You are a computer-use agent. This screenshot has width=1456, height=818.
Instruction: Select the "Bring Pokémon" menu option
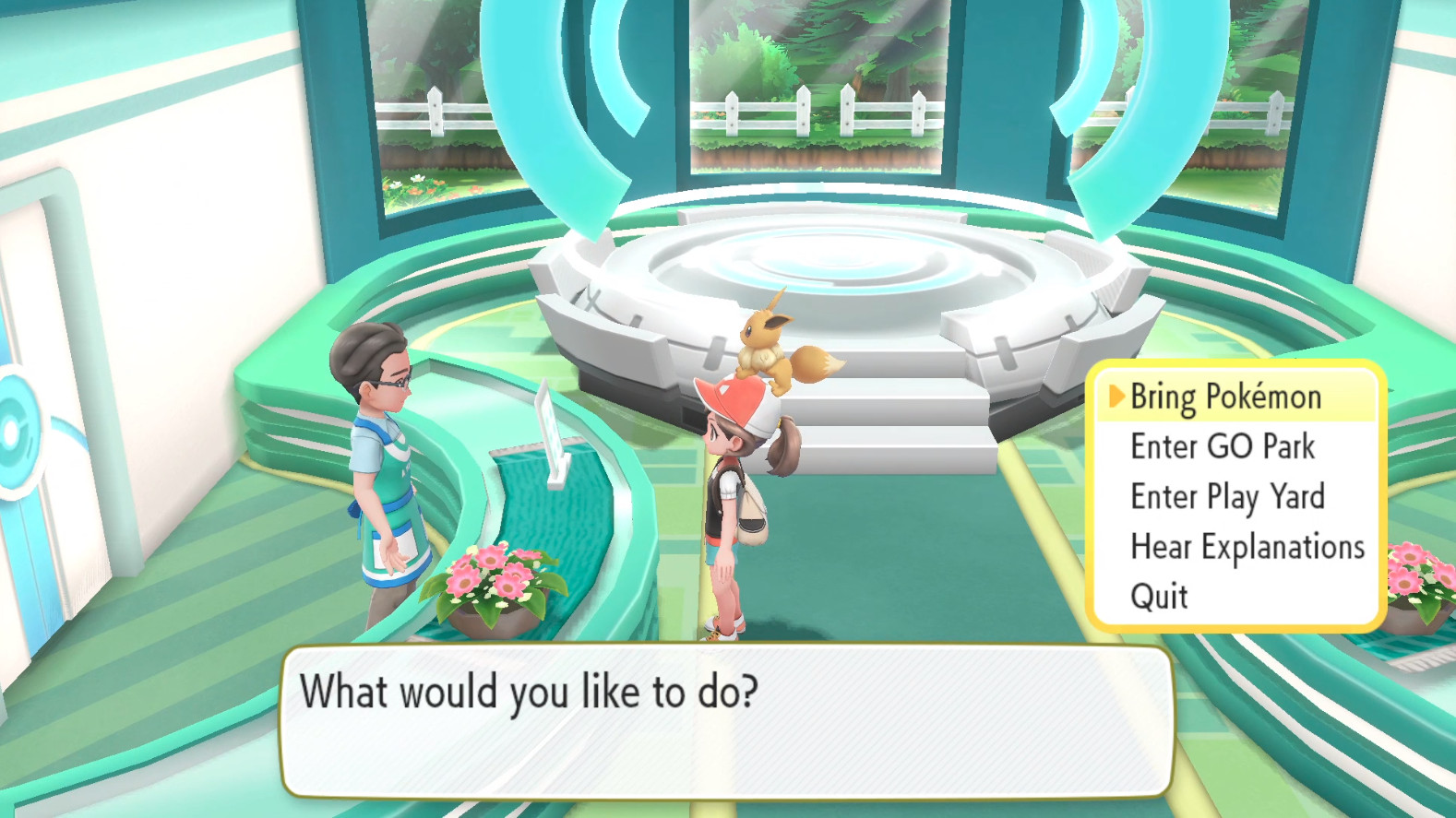[x=1227, y=397]
